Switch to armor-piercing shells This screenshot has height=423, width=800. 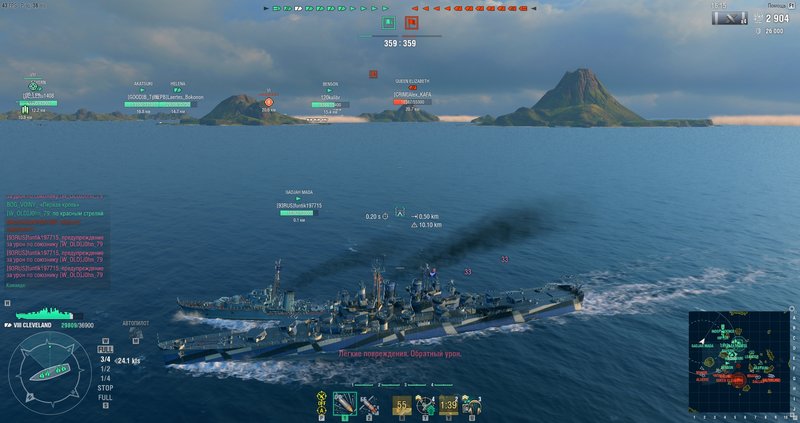370,405
